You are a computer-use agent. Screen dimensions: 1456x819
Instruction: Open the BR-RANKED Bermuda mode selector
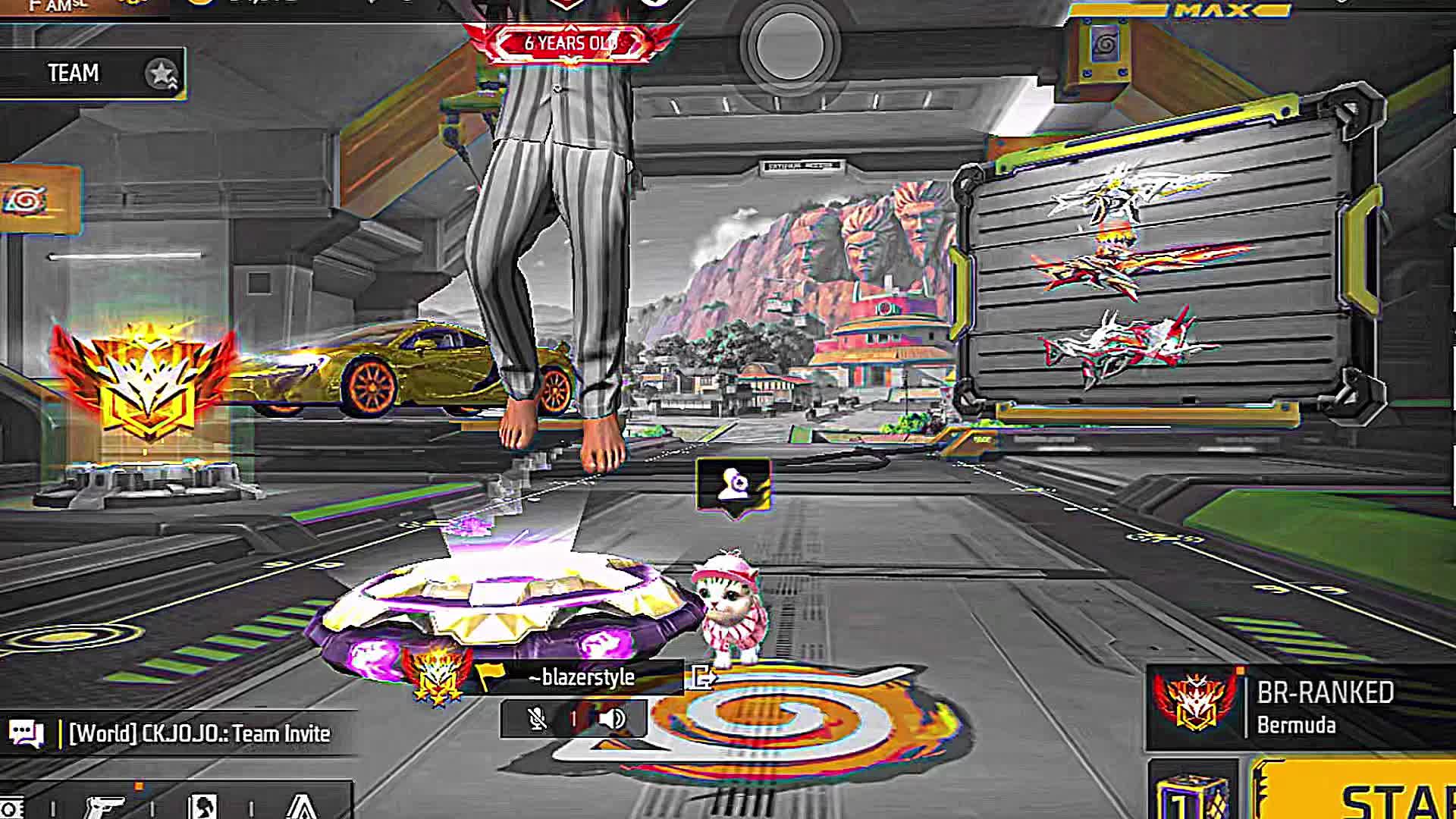tap(1301, 708)
